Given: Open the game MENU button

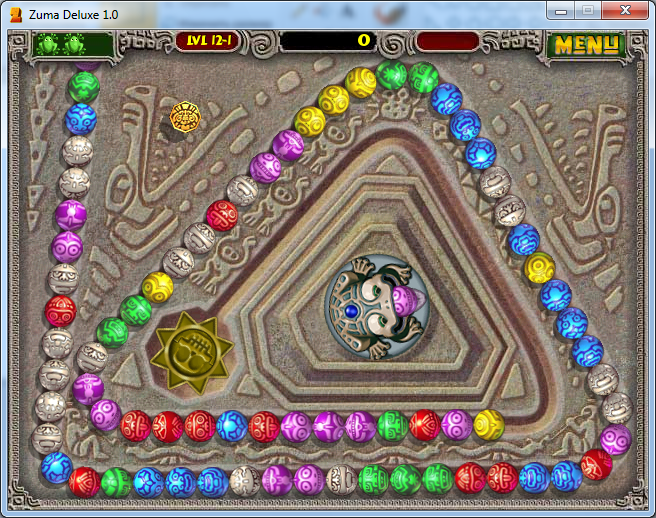Looking at the screenshot, I should (x=587, y=44).
